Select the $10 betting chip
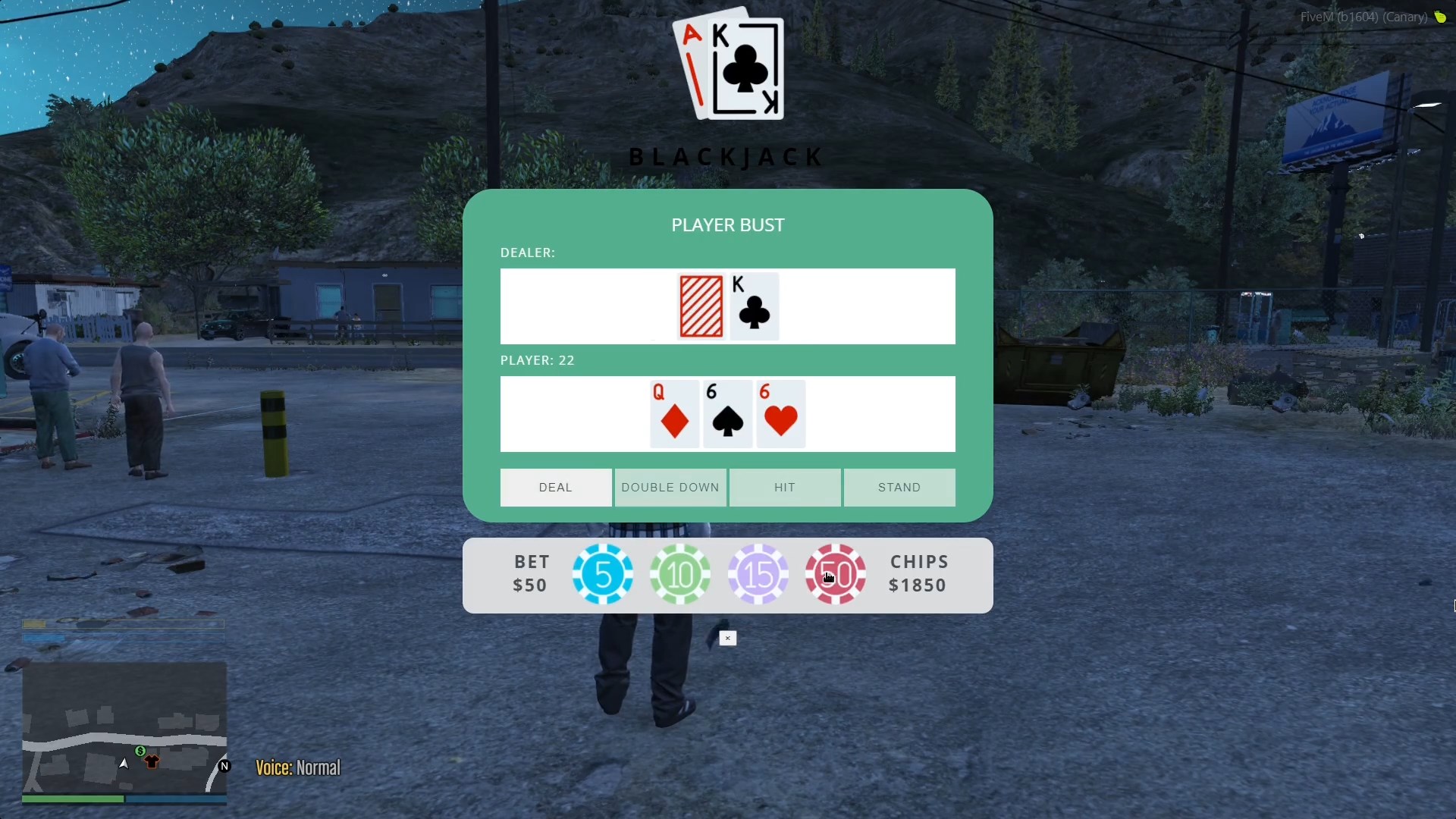 tap(680, 575)
